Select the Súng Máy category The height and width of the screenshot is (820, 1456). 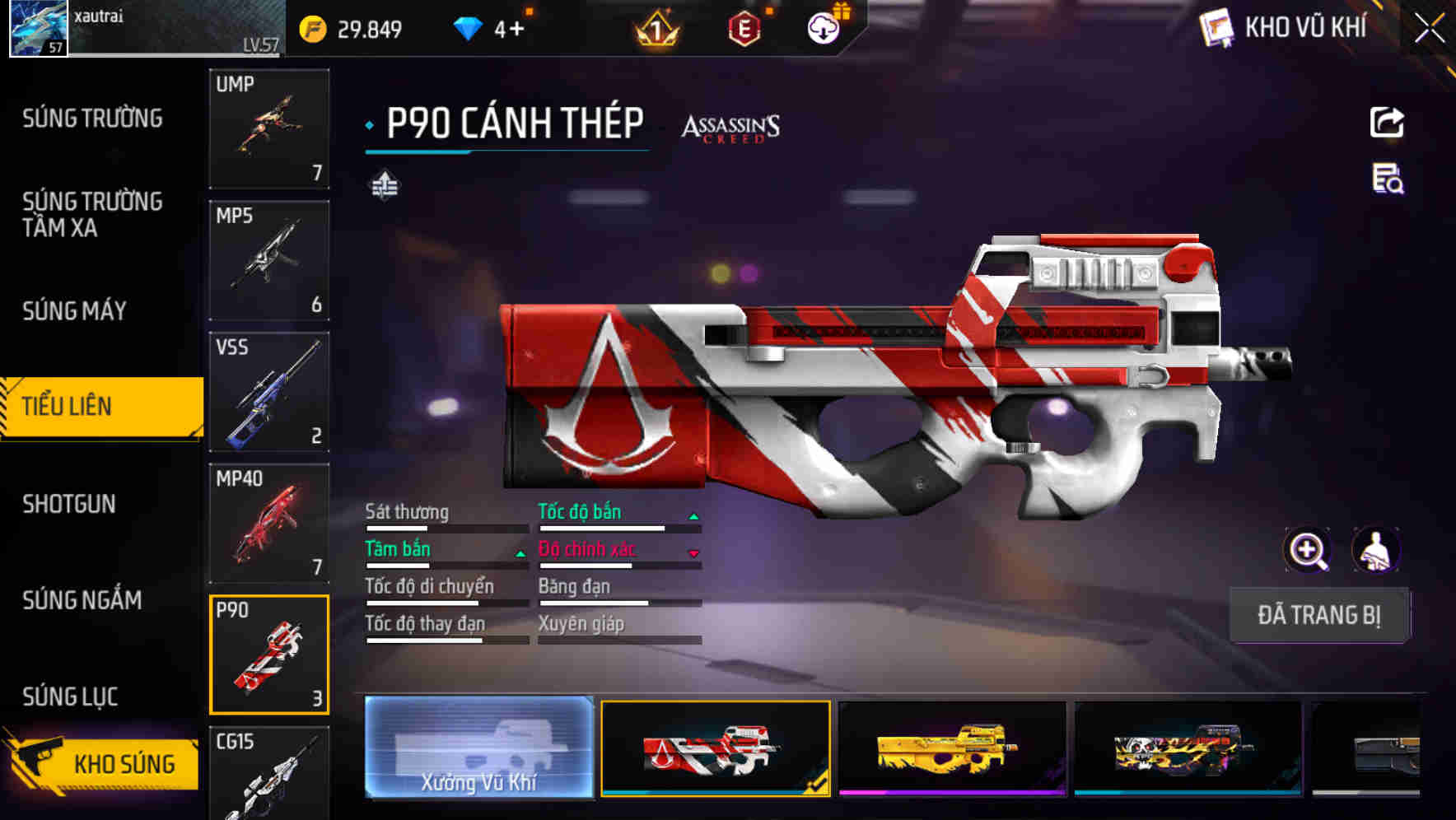[x=73, y=310]
